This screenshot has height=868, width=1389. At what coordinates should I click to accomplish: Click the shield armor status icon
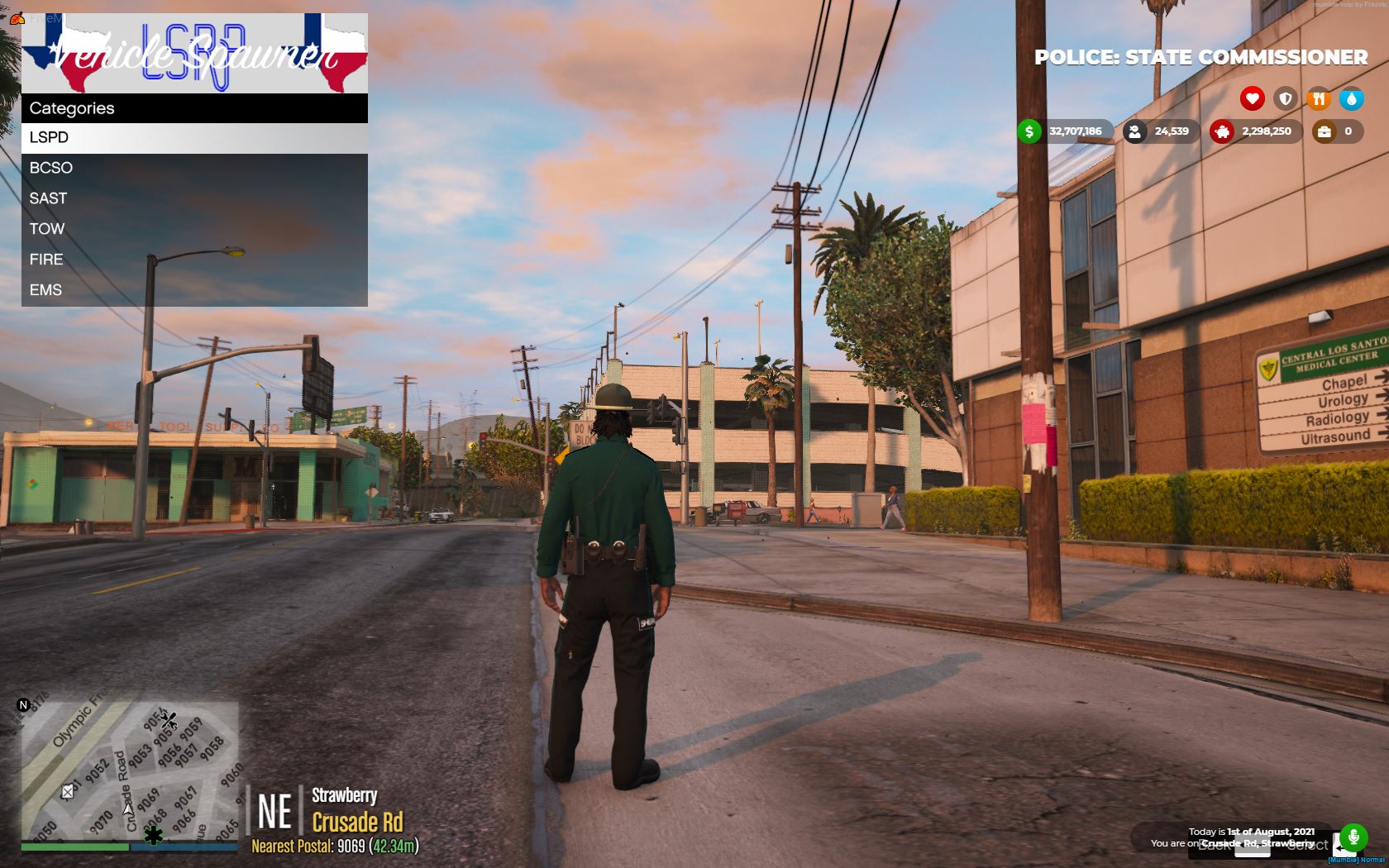[1284, 98]
